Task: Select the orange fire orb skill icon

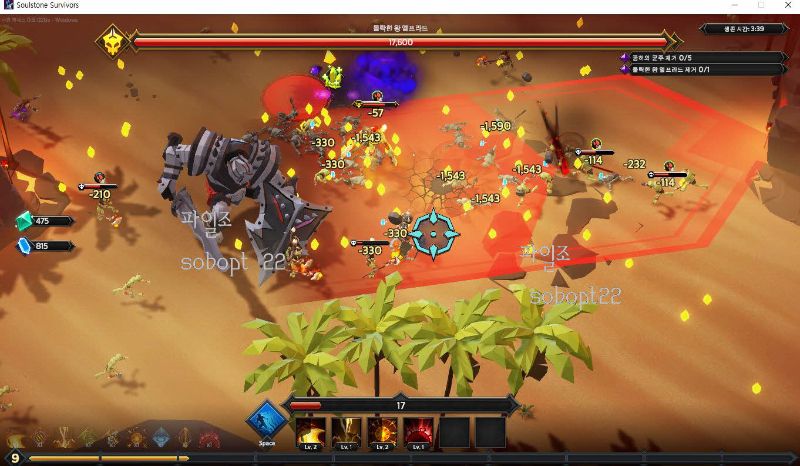Action: [x=382, y=432]
